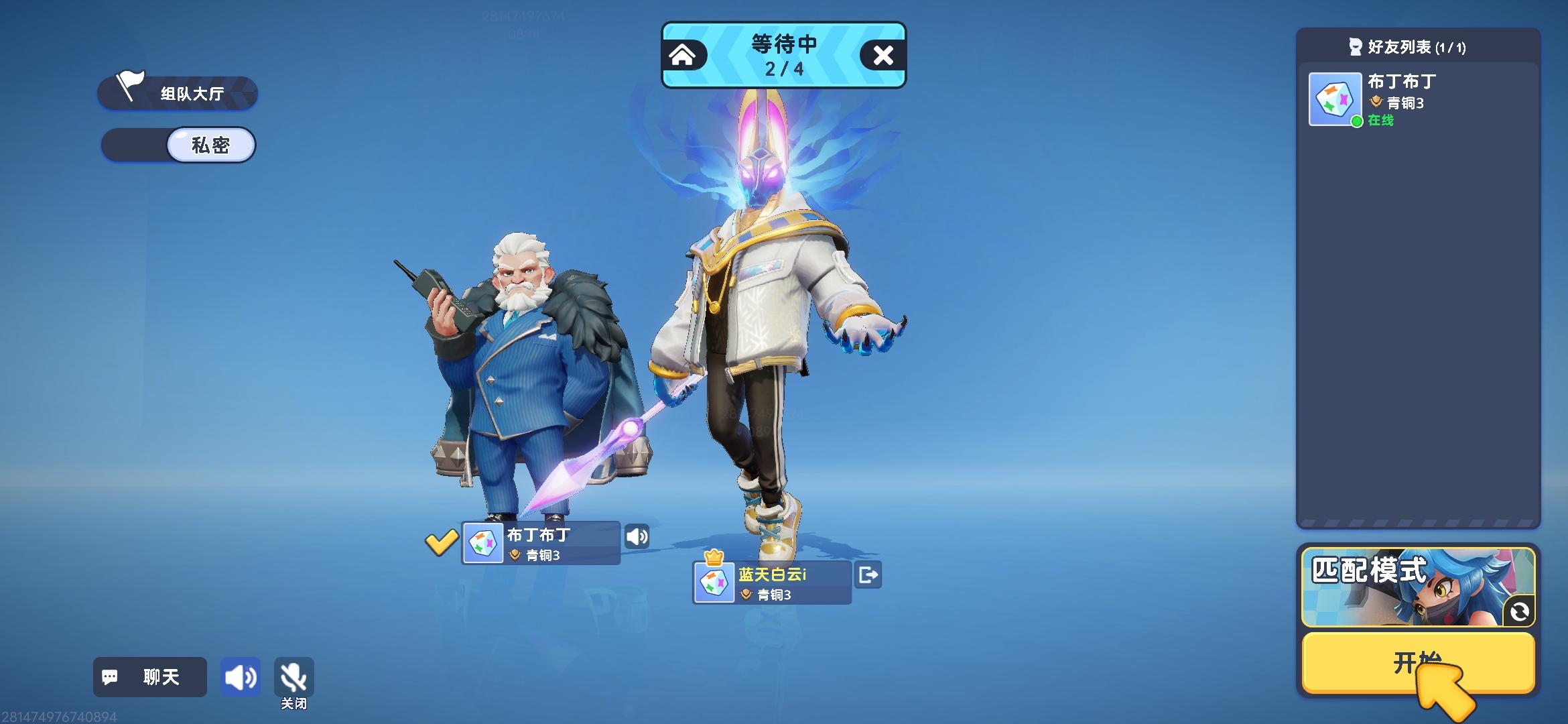1568x724 pixels.
Task: Mute 布丁布丁 using the speaker icon on nameplate
Action: tap(637, 535)
